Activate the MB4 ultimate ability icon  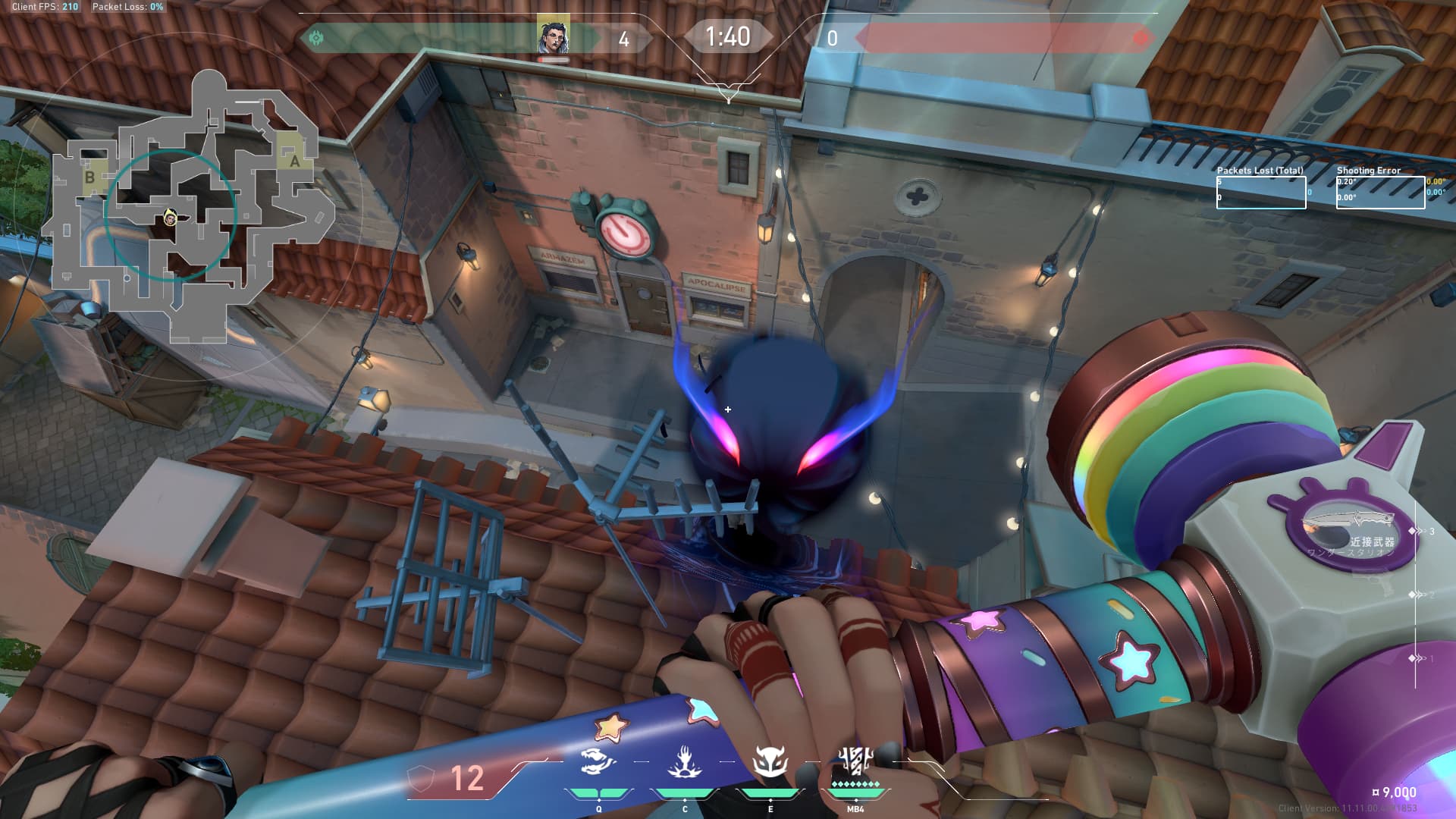(855, 761)
